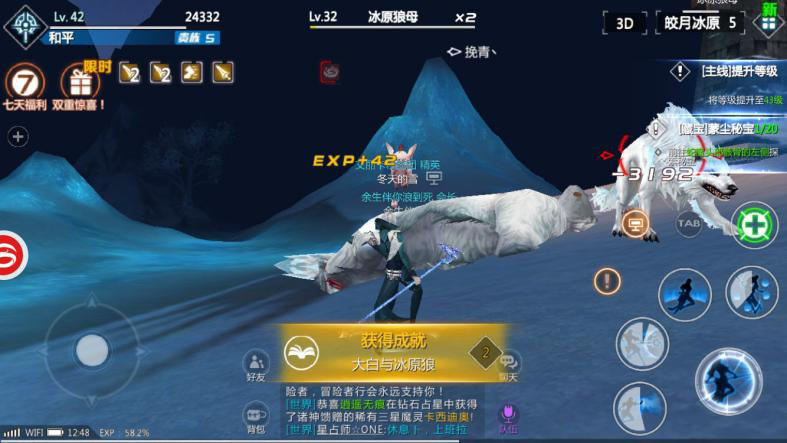Screen dimensions: 787x443
Task: Open the 聊天 chat button
Action: pyautogui.click(x=510, y=366)
